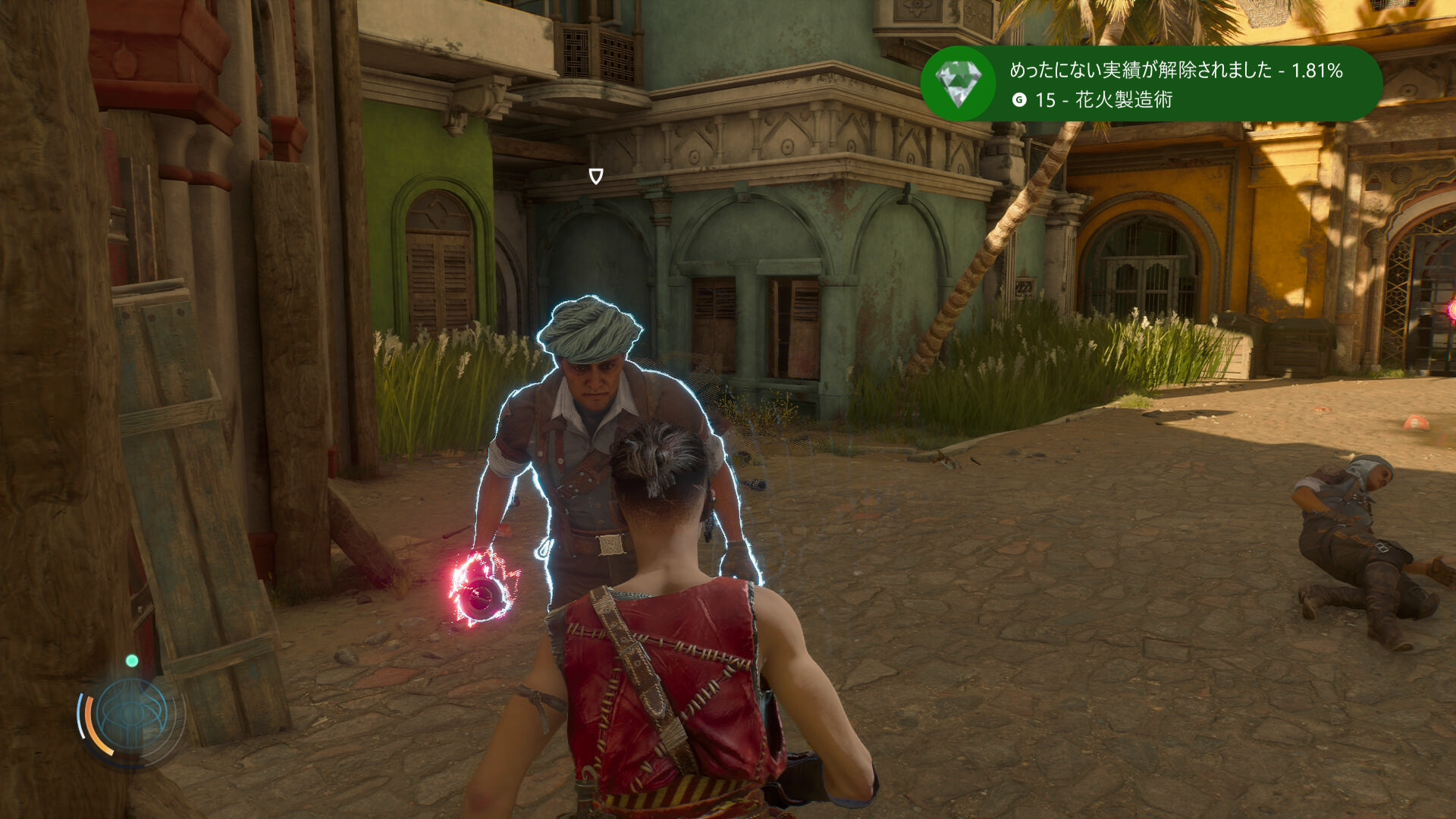Screen dimensions: 1456x819
Task: Click the white shield objective marker
Action: [596, 177]
